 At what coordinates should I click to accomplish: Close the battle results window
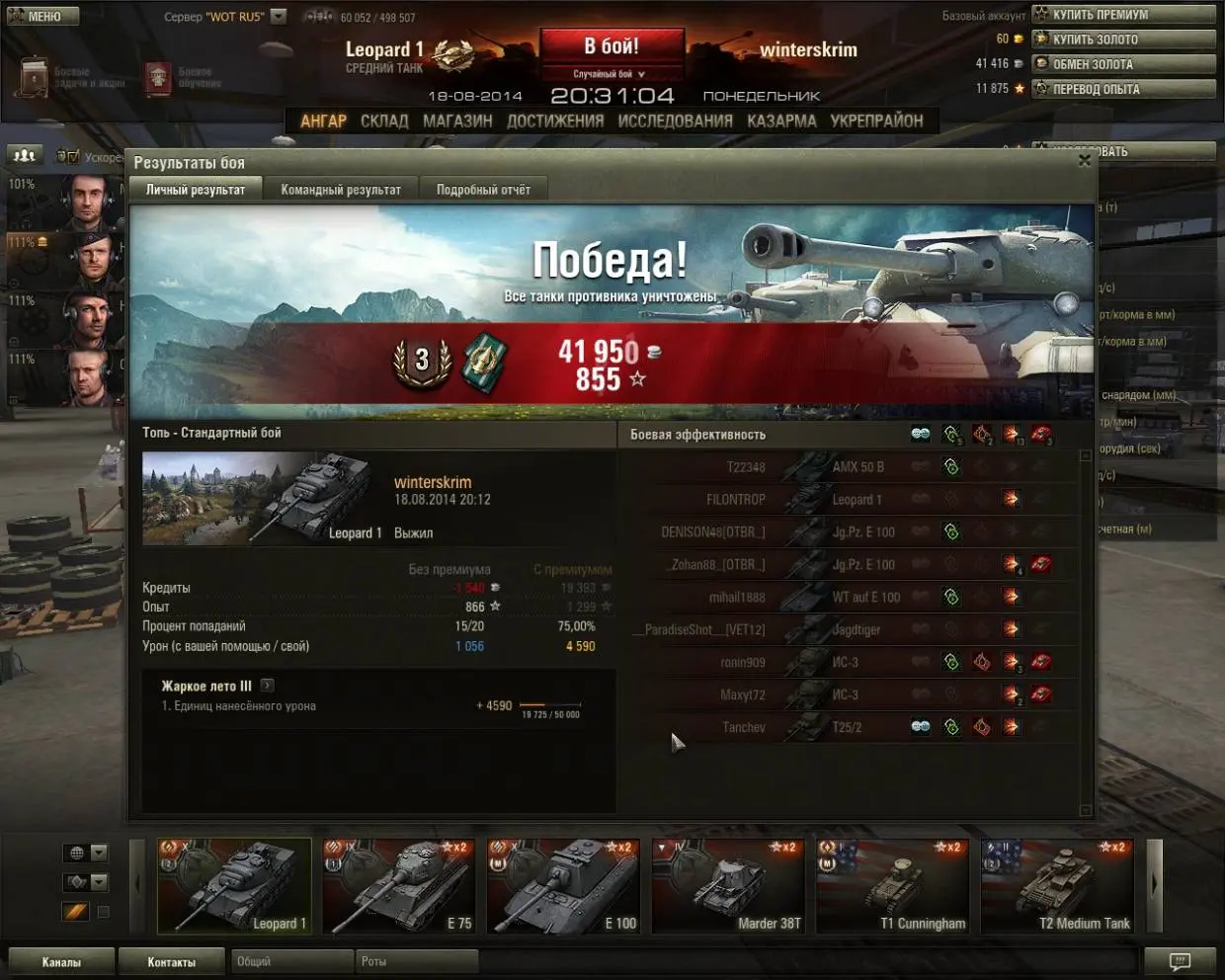[1084, 160]
